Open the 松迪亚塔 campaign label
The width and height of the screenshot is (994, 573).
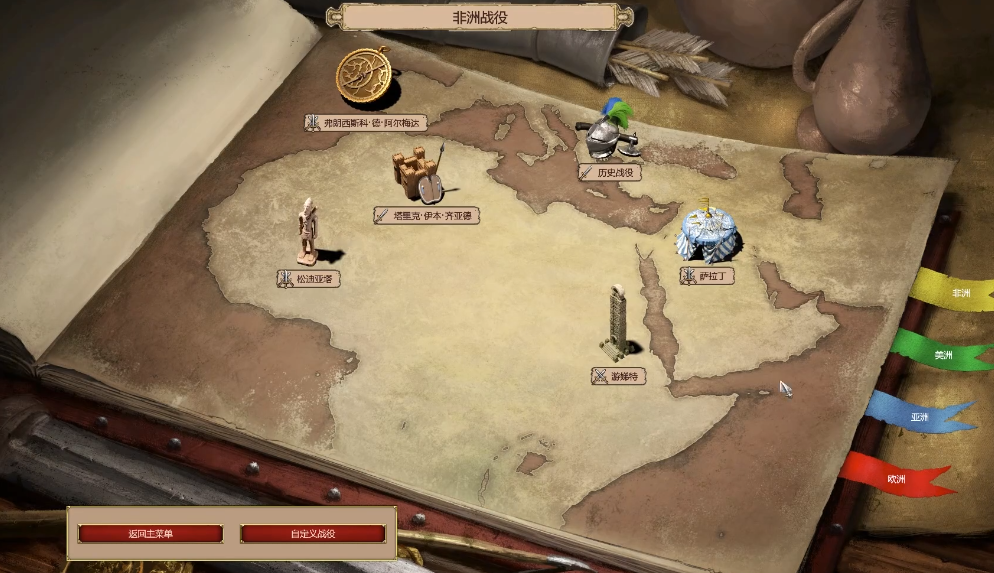(x=309, y=279)
